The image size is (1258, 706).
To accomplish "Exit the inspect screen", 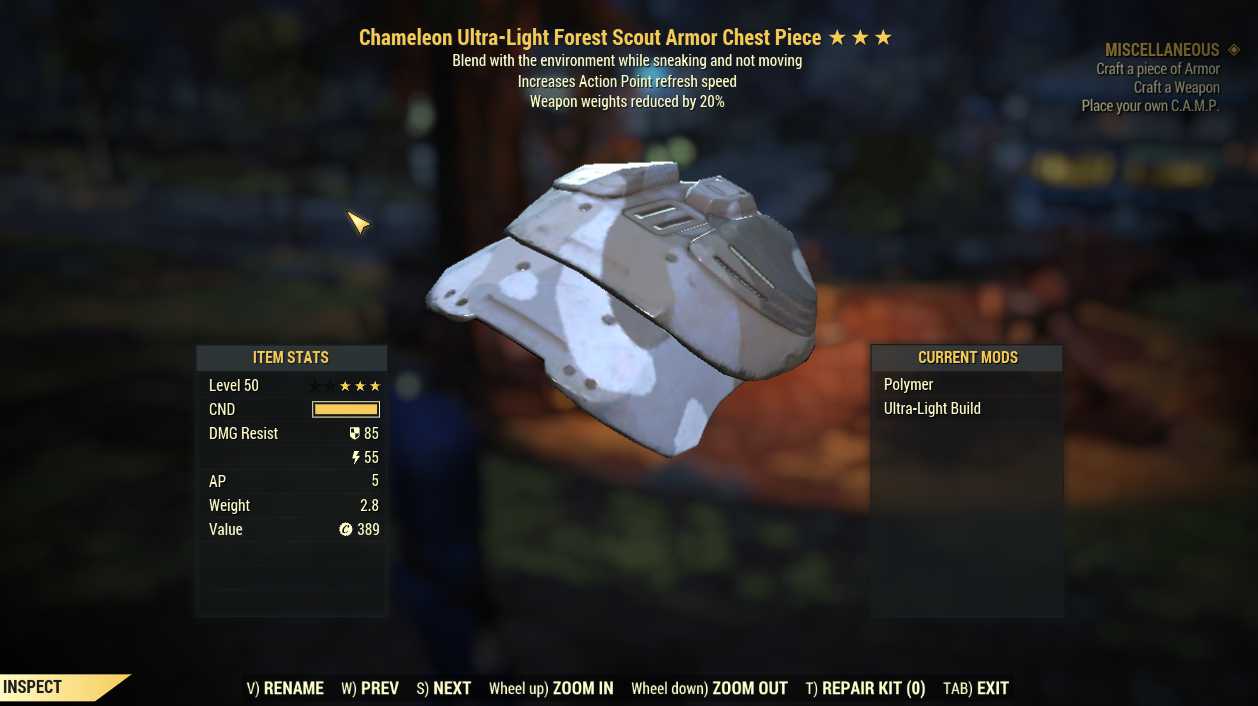I will click(x=976, y=688).
